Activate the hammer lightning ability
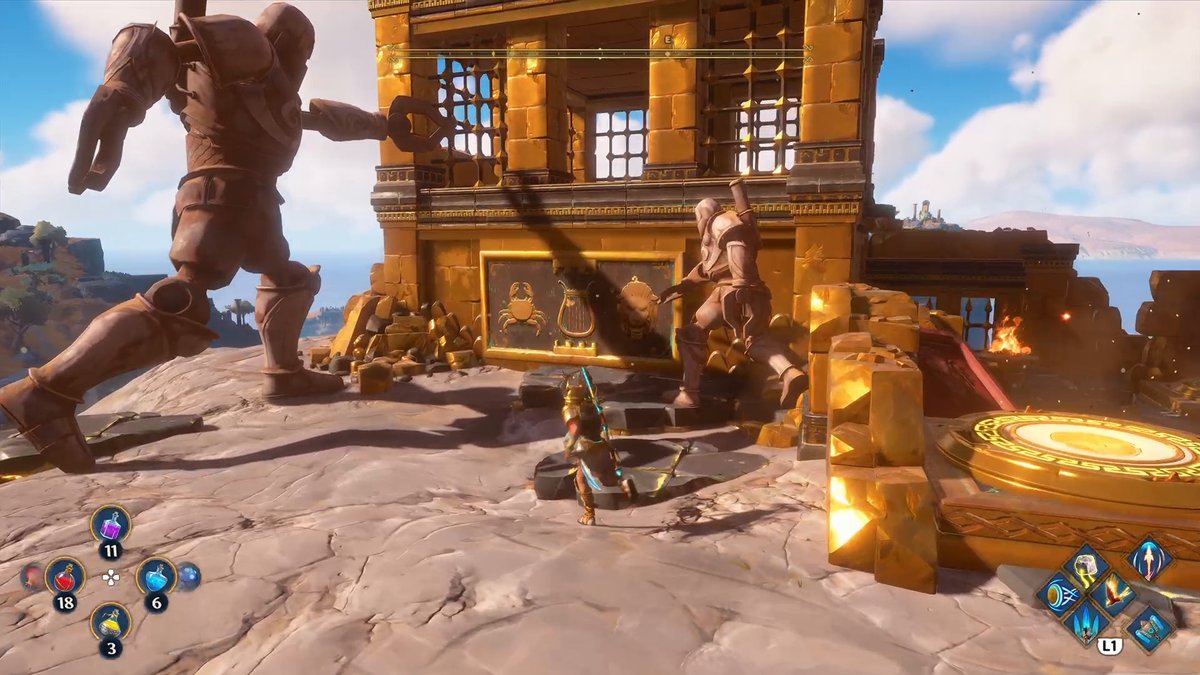Viewport: 1200px width, 675px height. tap(1086, 567)
